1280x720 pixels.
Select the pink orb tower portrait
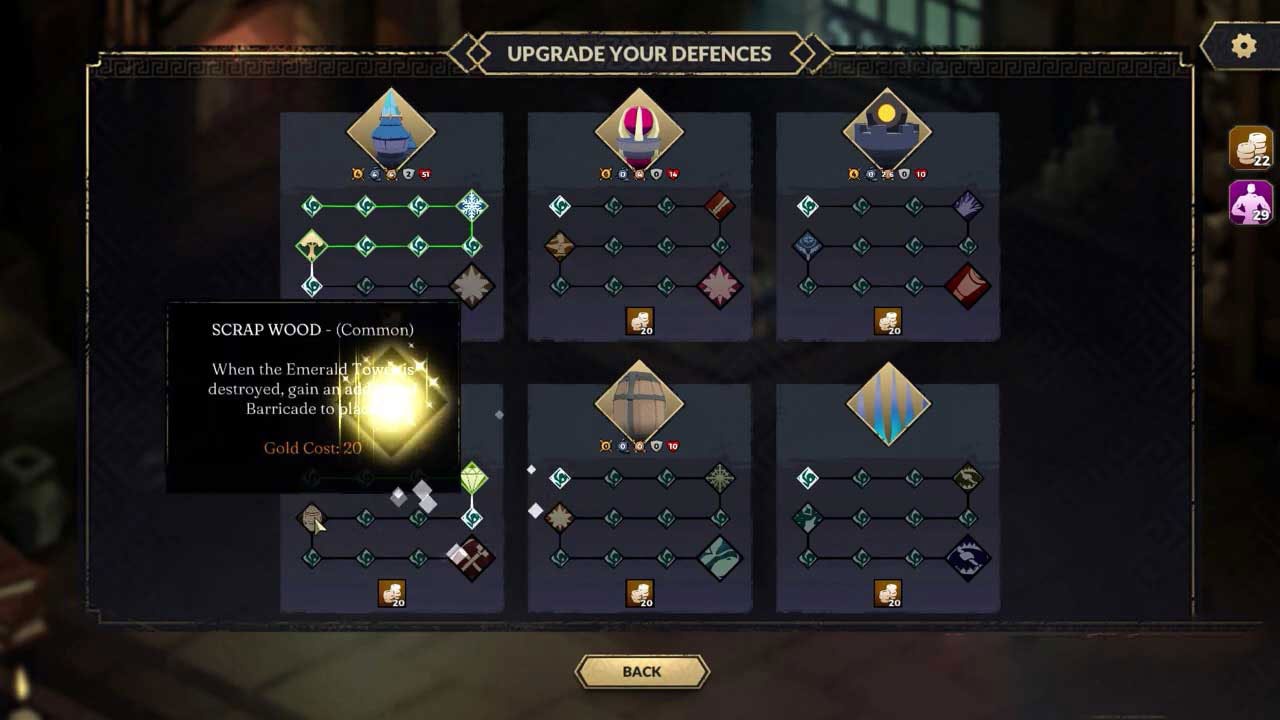pos(639,131)
